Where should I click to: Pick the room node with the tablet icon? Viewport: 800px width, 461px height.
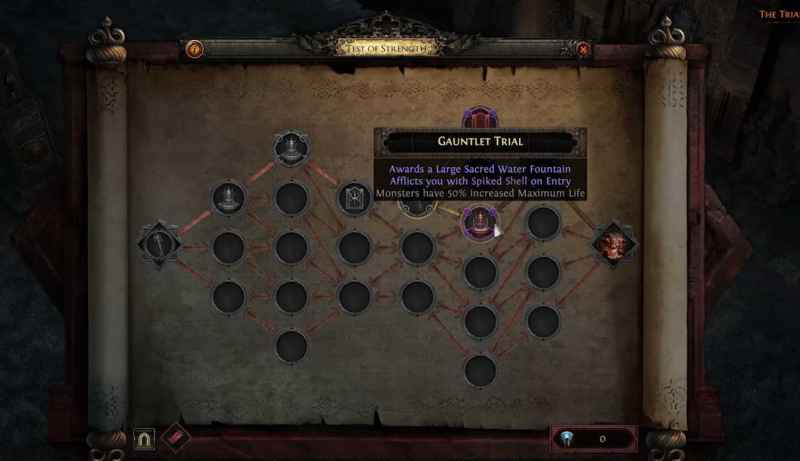(353, 198)
